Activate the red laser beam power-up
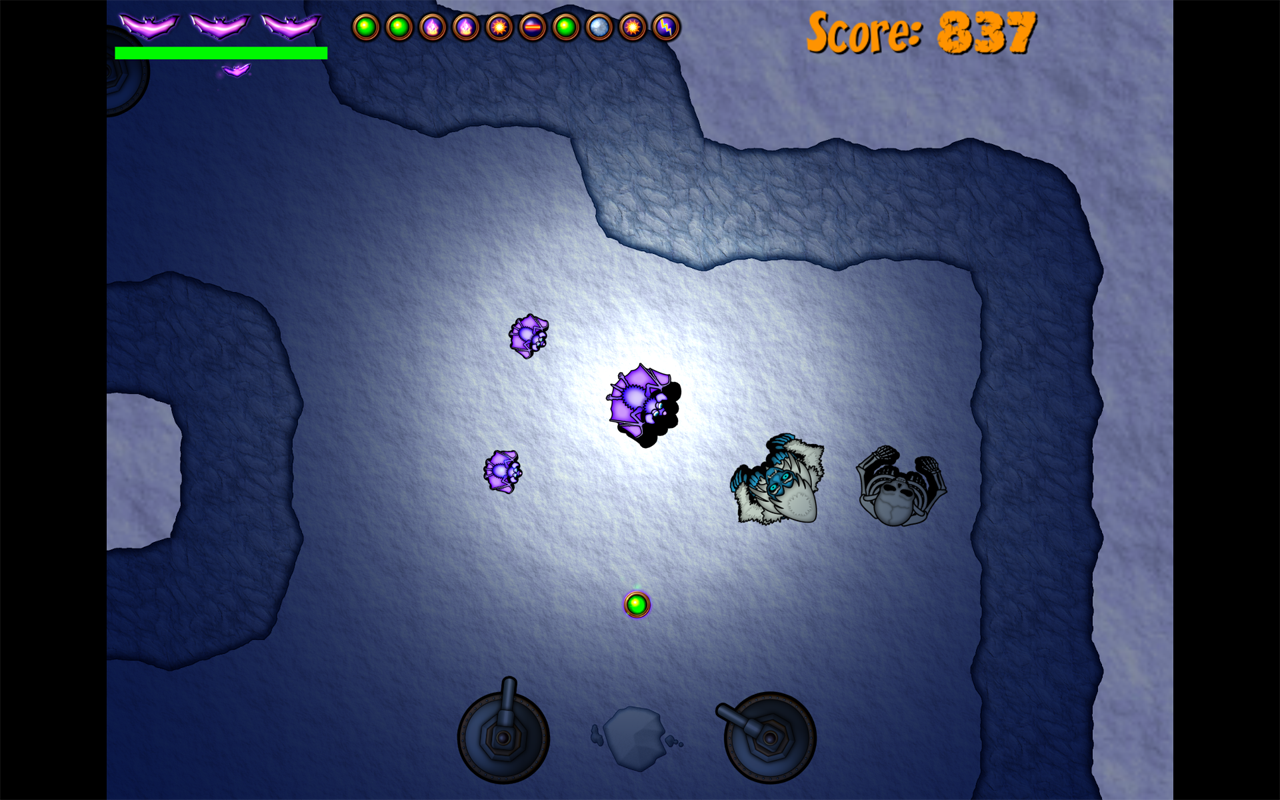 533,27
